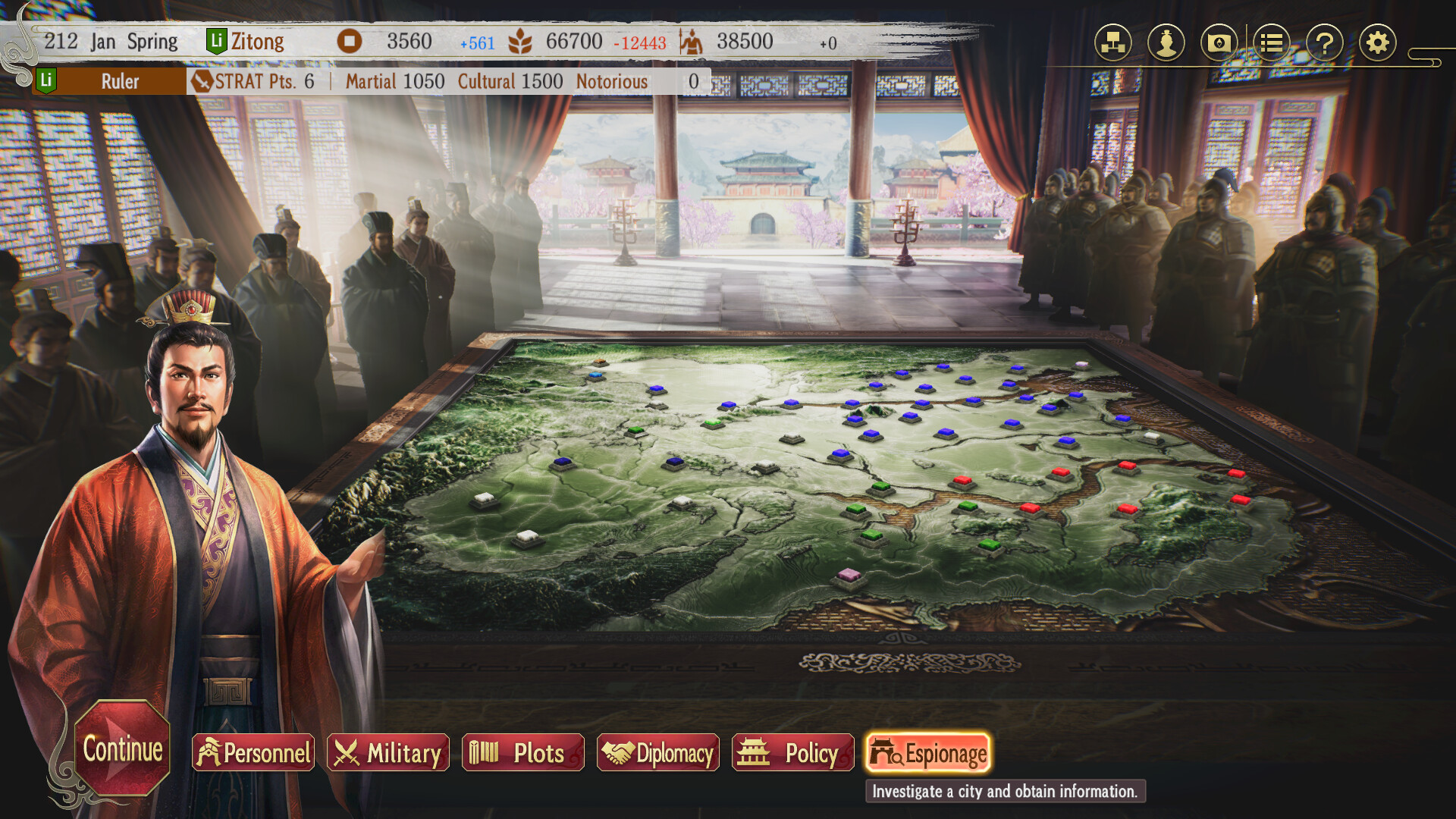Open the officer portrait icon at top right
Screen dimensions: 1456x819
point(1166,44)
